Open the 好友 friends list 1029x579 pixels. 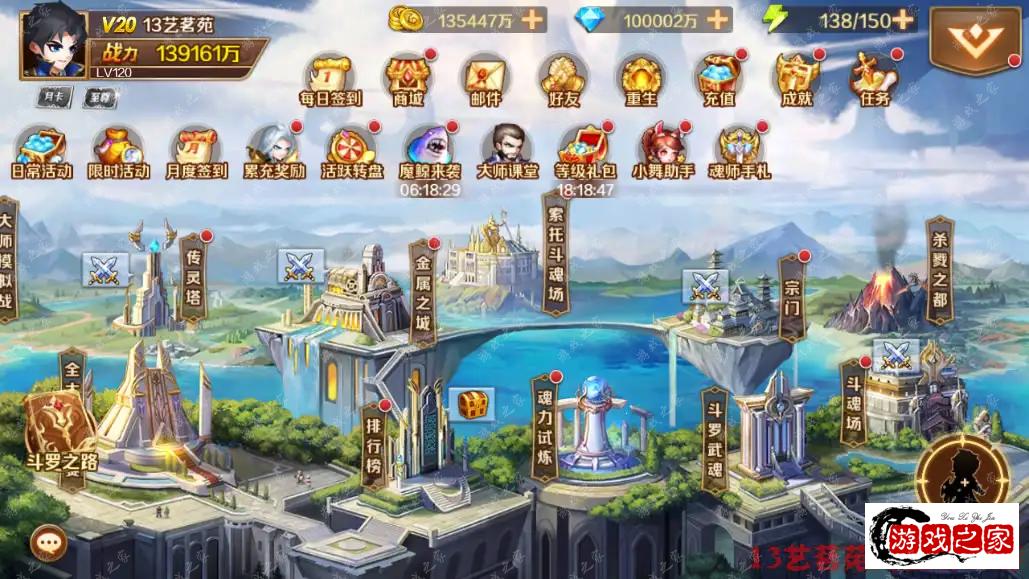(562, 78)
